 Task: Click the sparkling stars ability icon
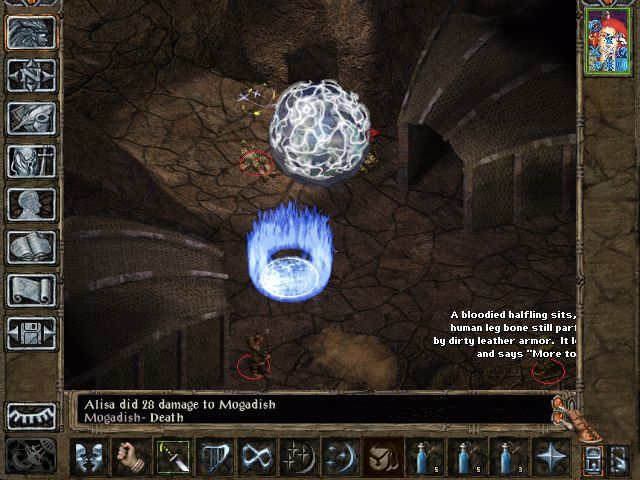(x=298, y=456)
